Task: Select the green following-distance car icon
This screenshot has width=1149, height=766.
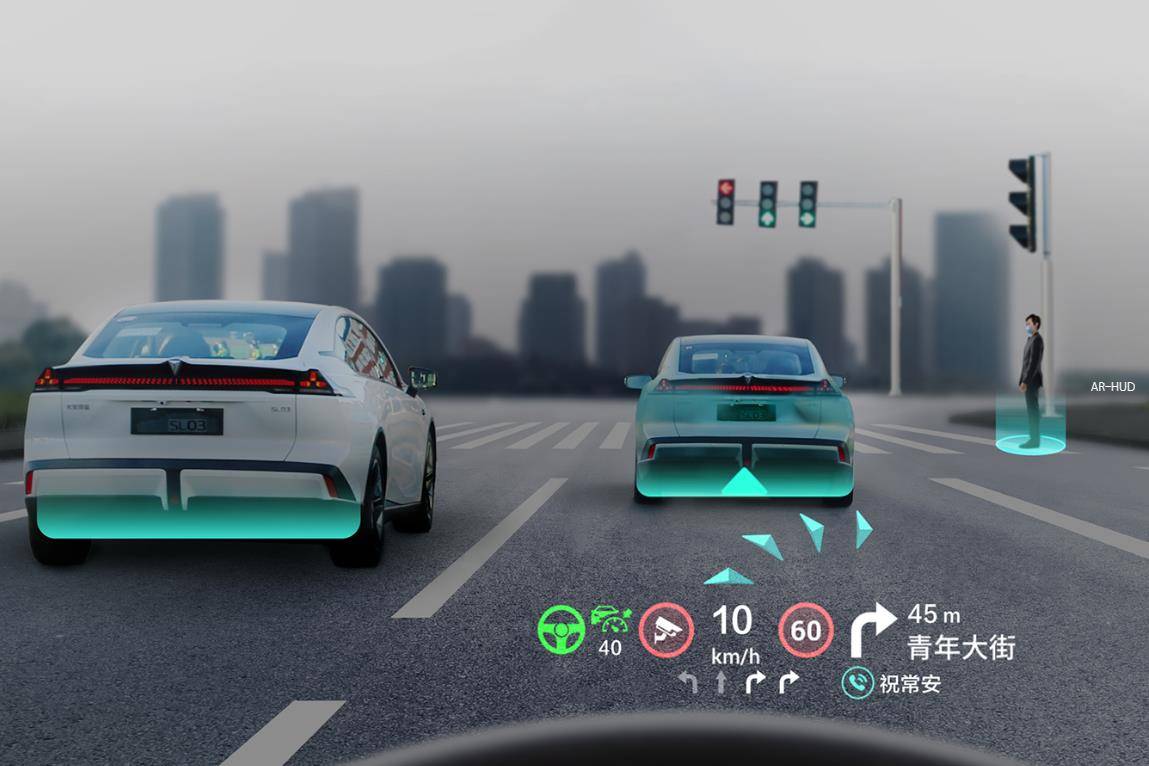Action: point(610,619)
